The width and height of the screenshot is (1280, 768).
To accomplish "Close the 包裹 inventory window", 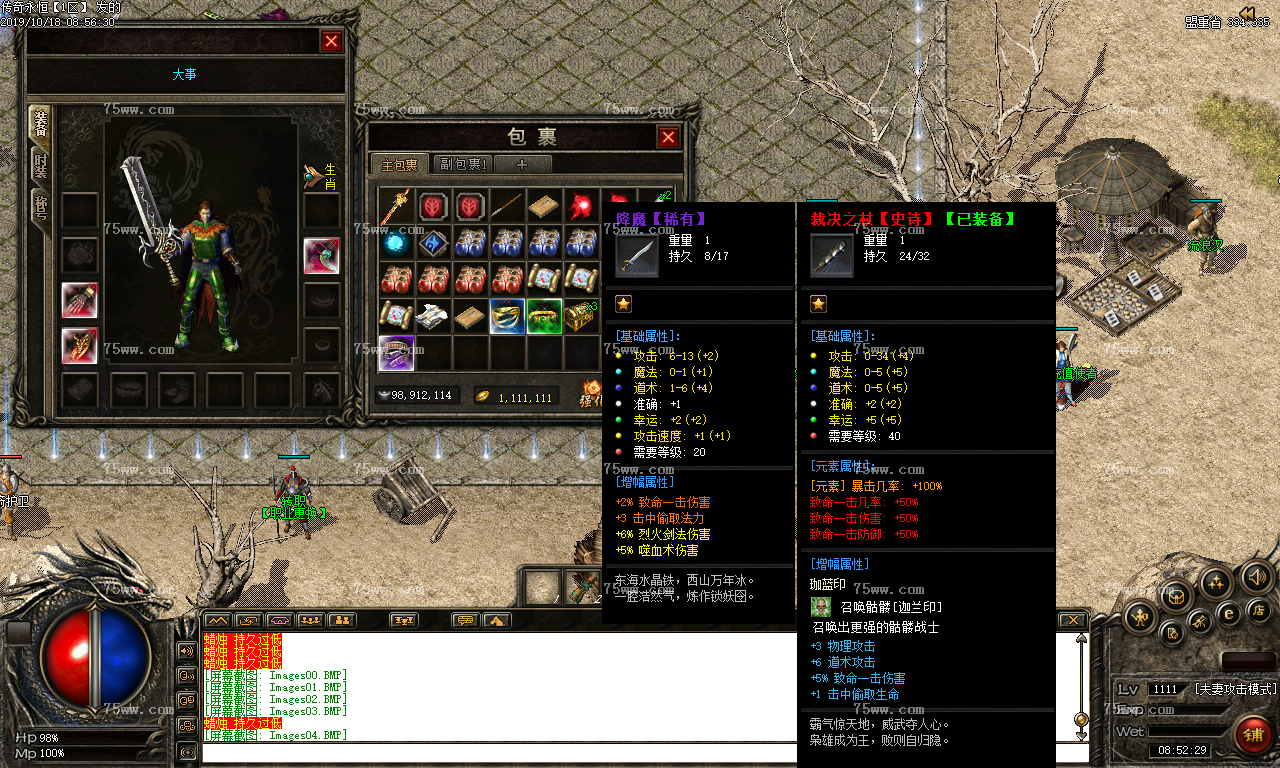I will click(x=668, y=137).
